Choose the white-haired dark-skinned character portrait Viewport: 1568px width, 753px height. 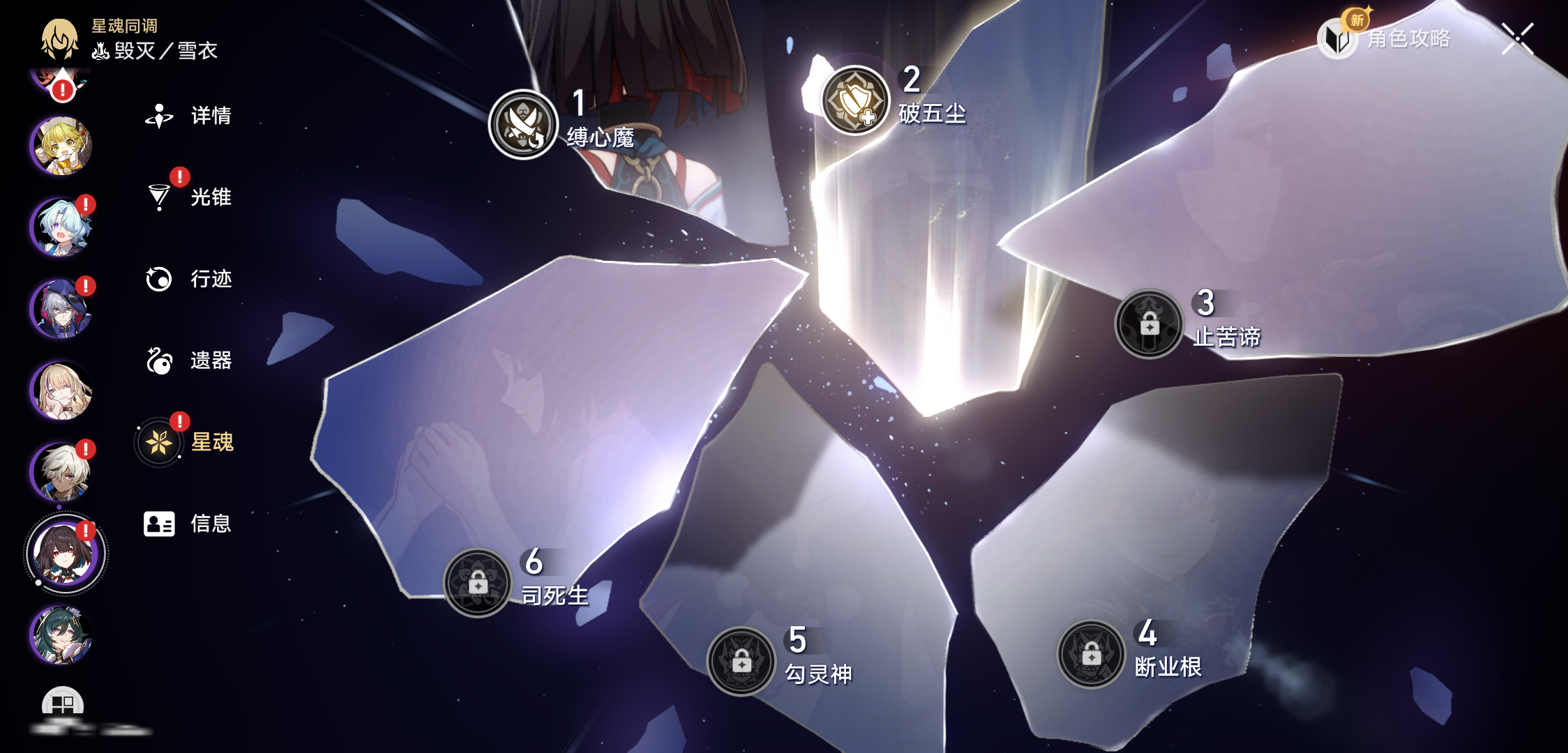click(x=61, y=472)
